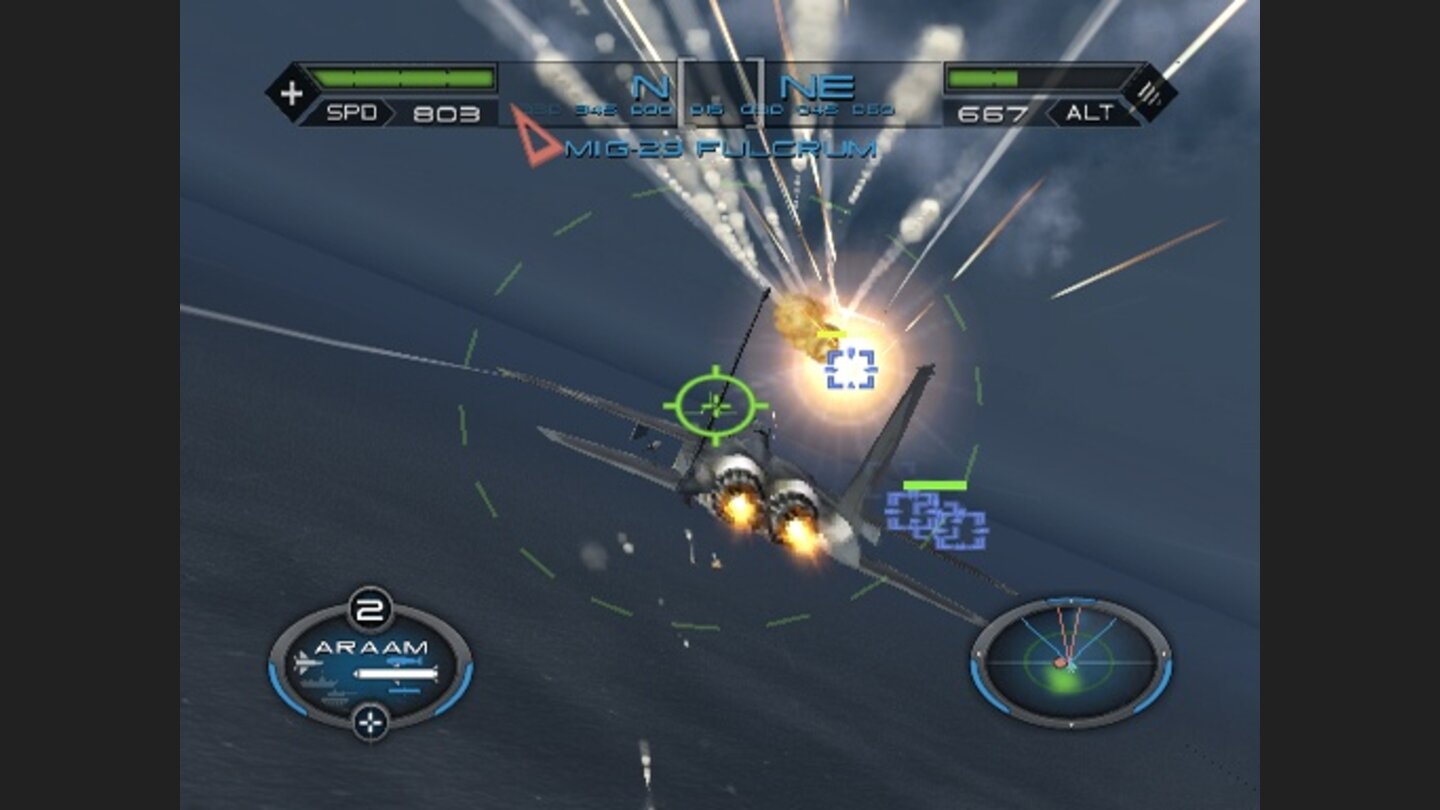Toggle the ammo counter badge showing 2
The height and width of the screenshot is (810, 1440).
[370, 605]
